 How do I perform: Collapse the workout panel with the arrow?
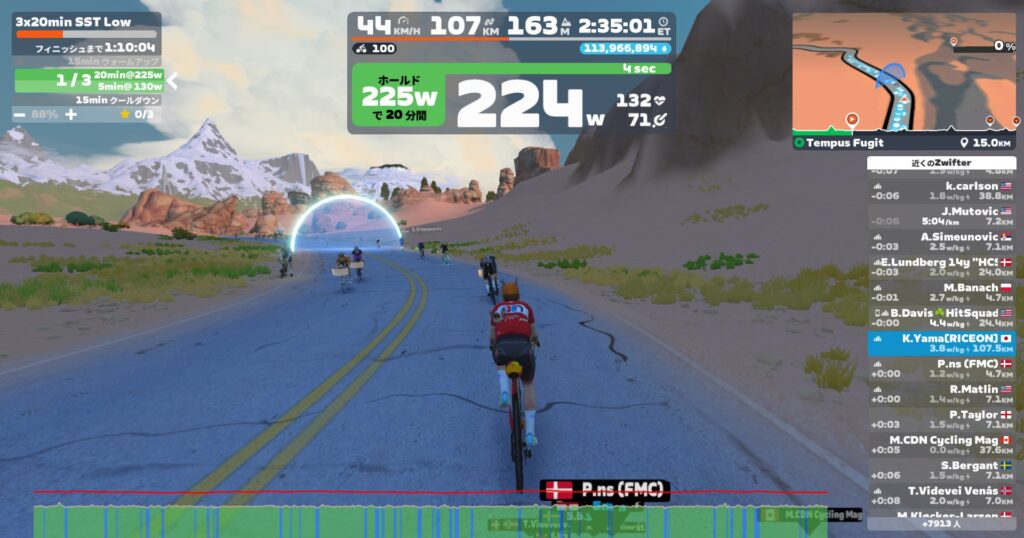[x=171, y=80]
